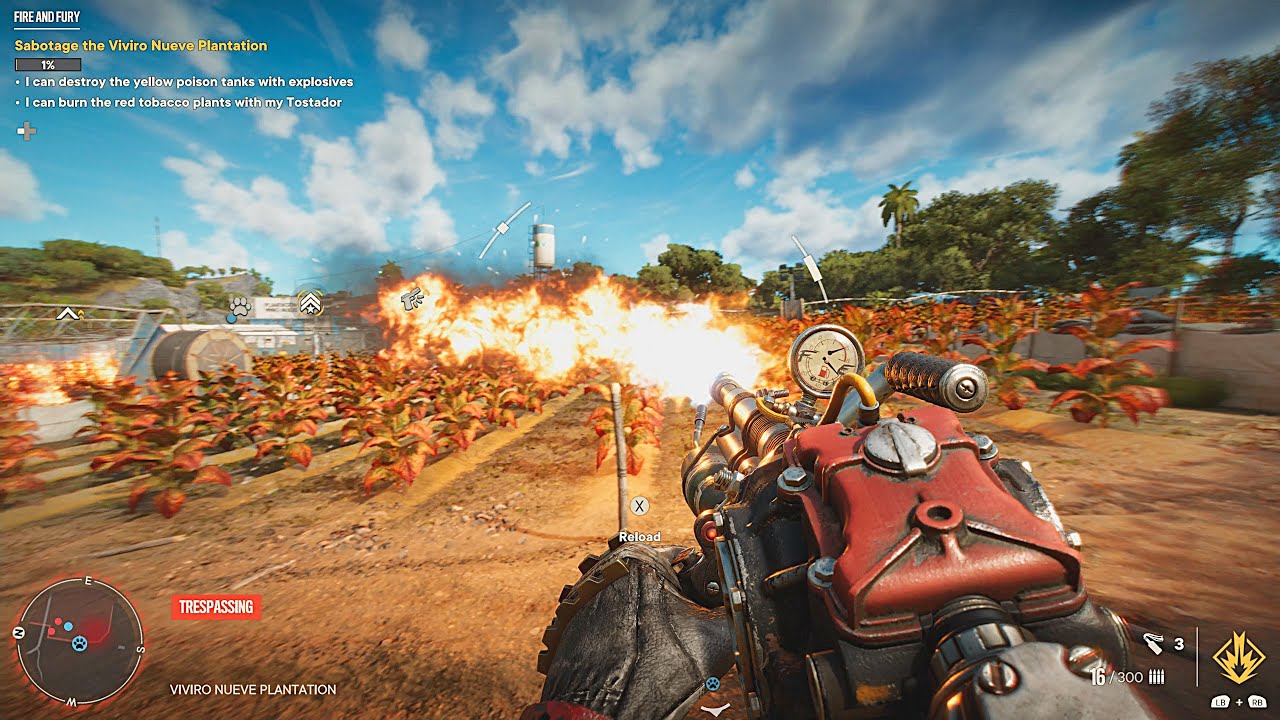The image size is (1280, 720).
Task: Click the Supremo explosion ability icon
Action: point(1236,657)
